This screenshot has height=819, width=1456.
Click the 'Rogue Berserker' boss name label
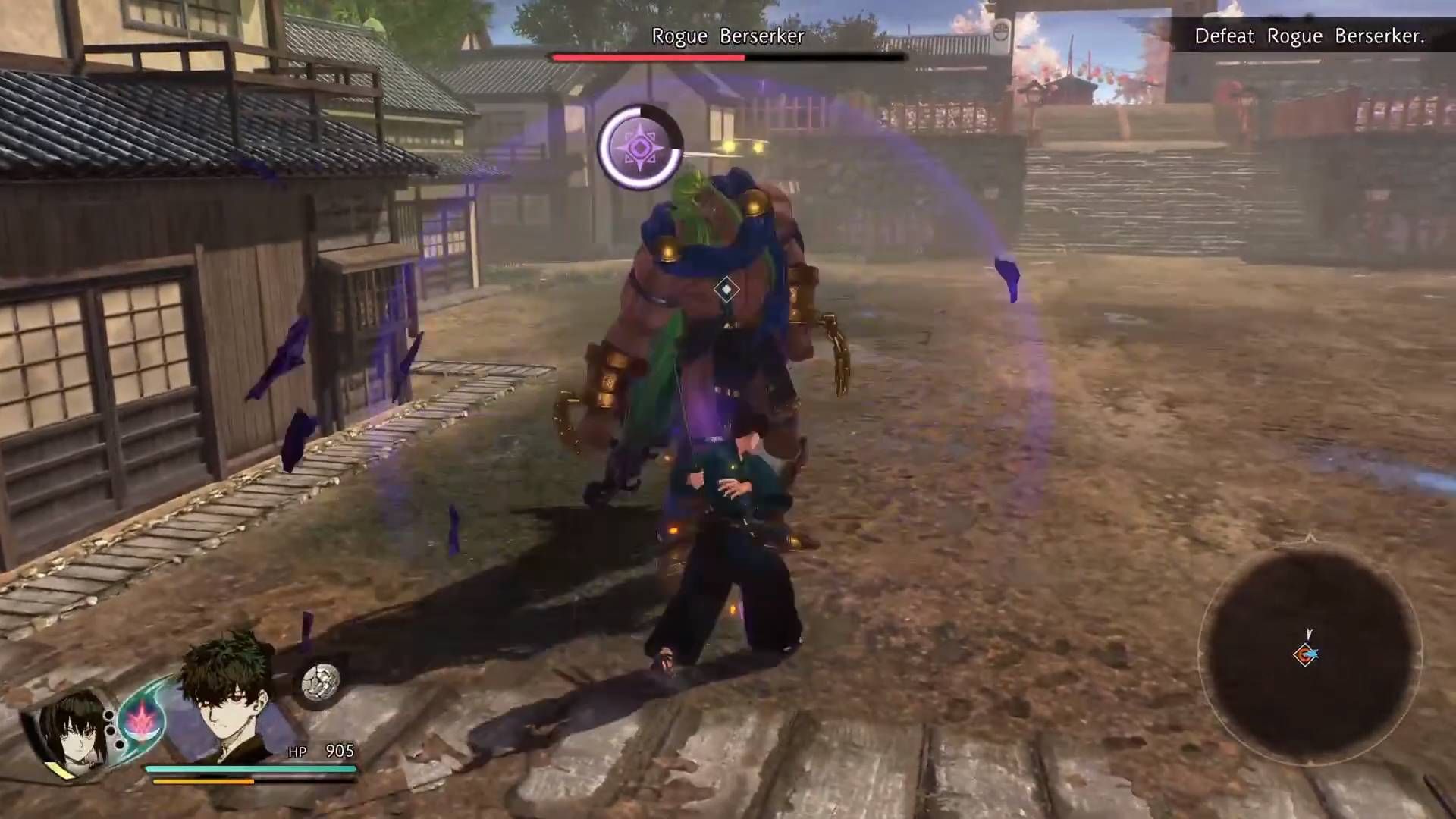click(x=728, y=36)
